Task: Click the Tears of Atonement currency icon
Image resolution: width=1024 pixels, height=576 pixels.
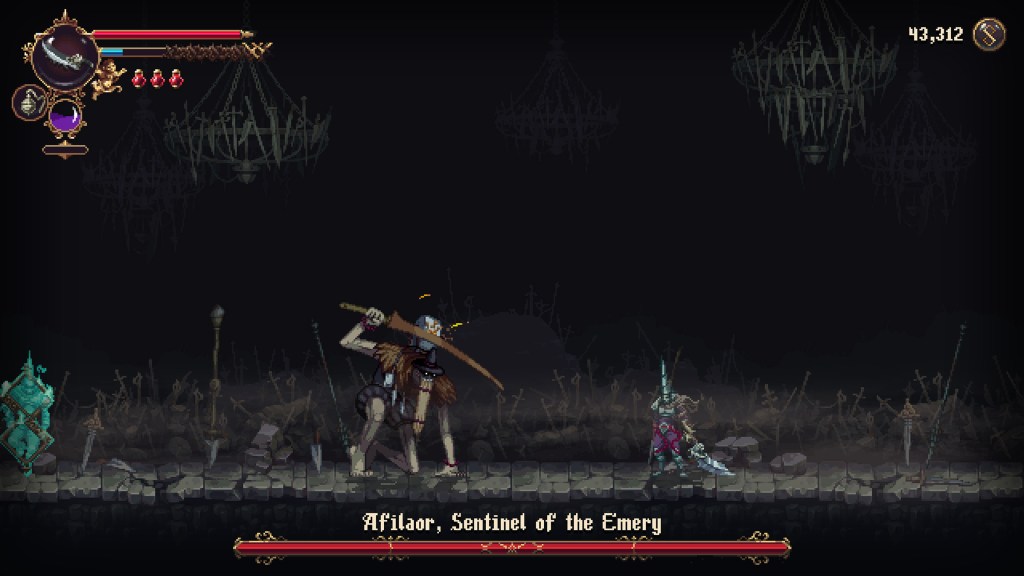Action: point(988,34)
